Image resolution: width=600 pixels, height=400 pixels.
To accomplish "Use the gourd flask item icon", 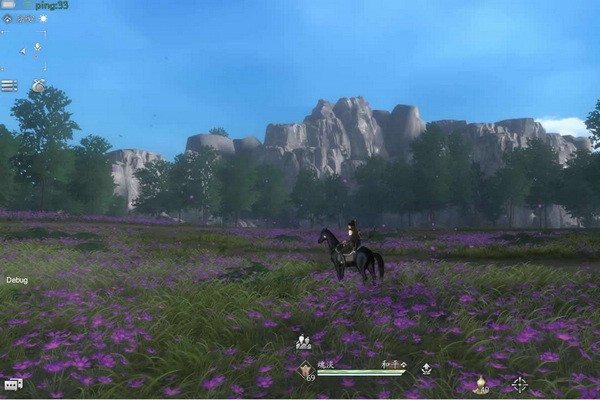I will [x=479, y=384].
